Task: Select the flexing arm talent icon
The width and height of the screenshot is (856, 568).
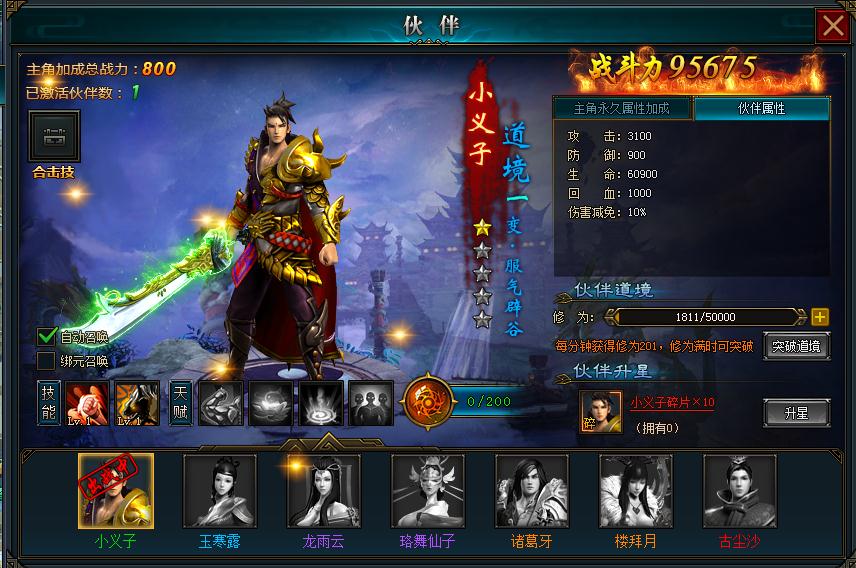Action: pos(220,403)
